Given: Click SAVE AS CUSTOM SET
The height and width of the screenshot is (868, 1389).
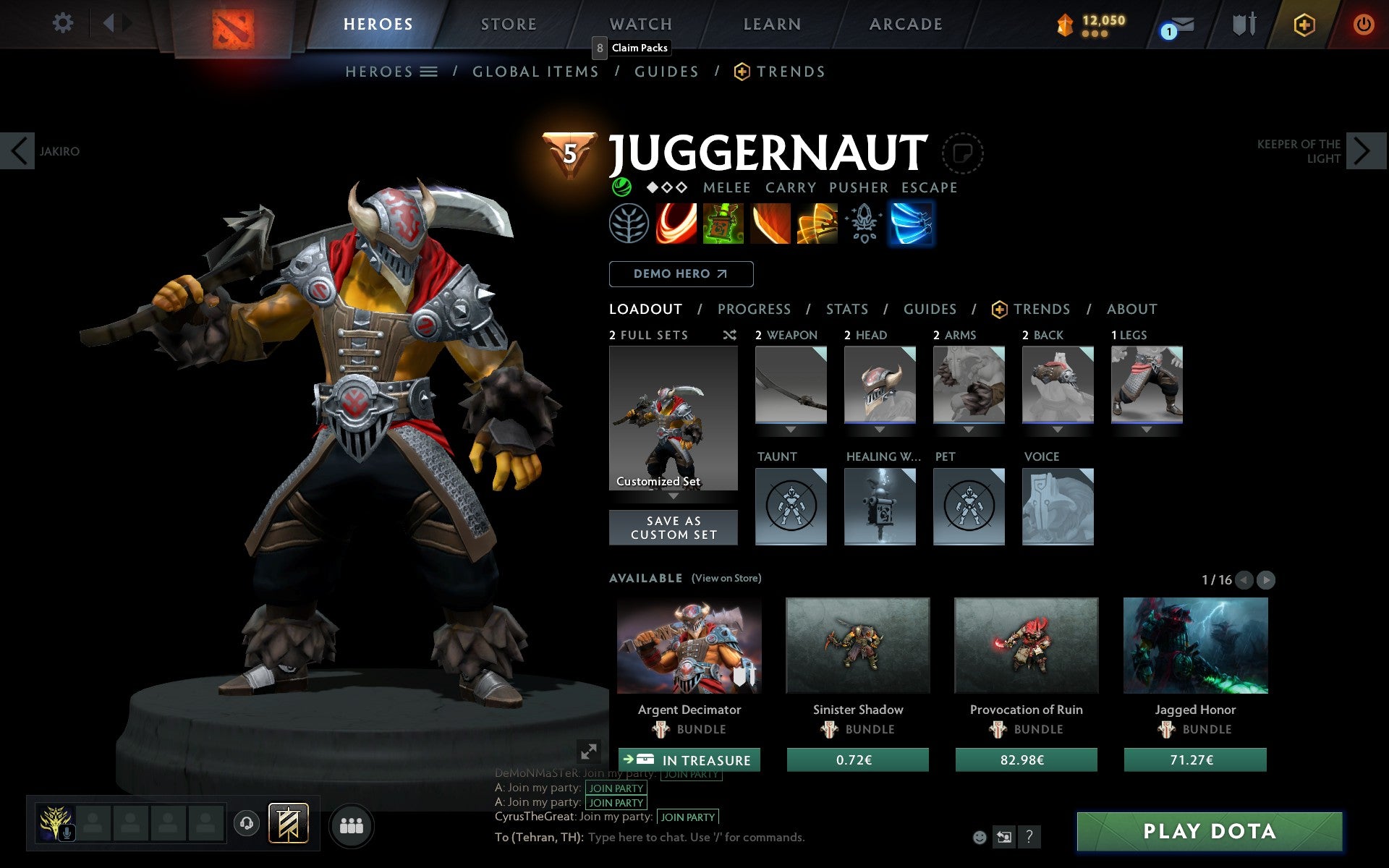Looking at the screenshot, I should pyautogui.click(x=674, y=527).
